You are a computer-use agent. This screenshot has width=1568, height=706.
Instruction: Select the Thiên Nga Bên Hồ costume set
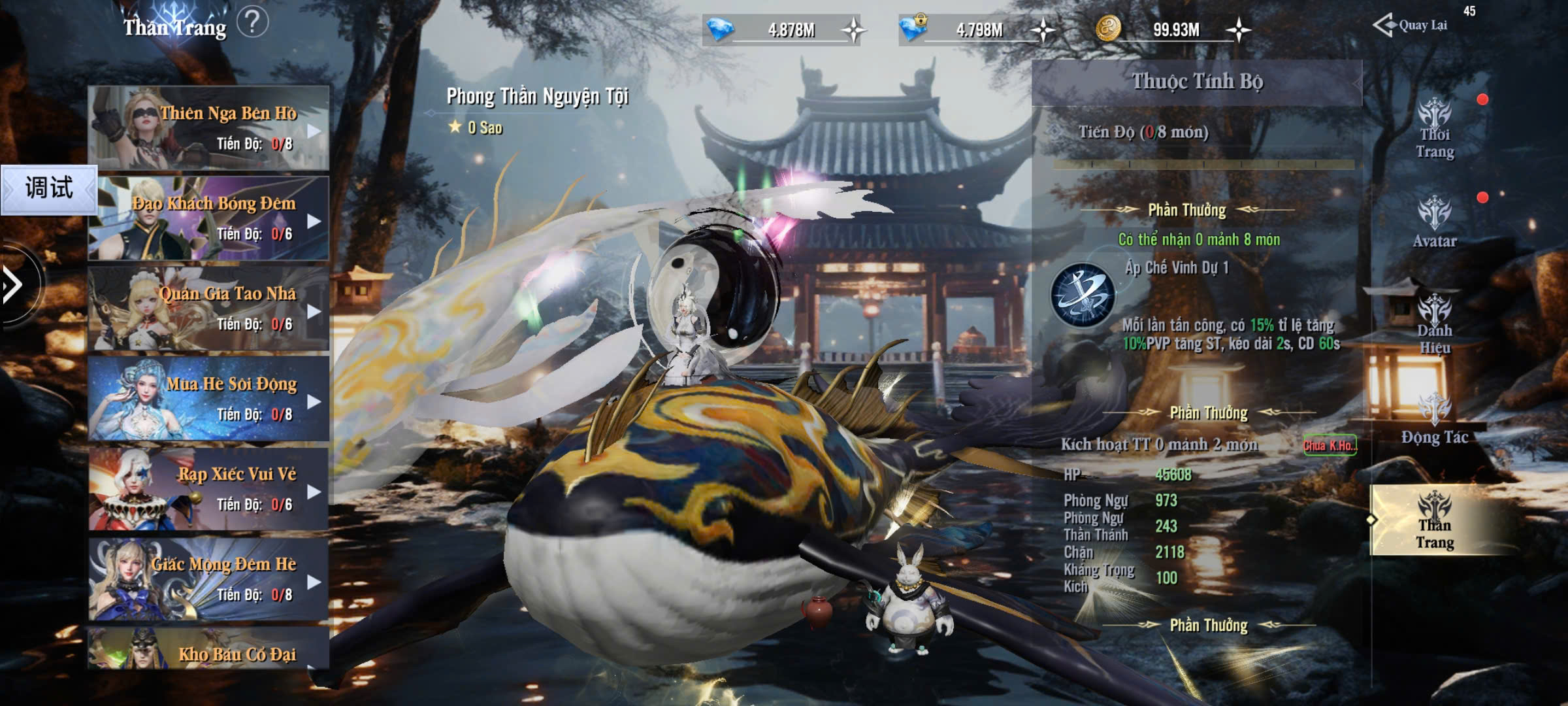click(208, 127)
